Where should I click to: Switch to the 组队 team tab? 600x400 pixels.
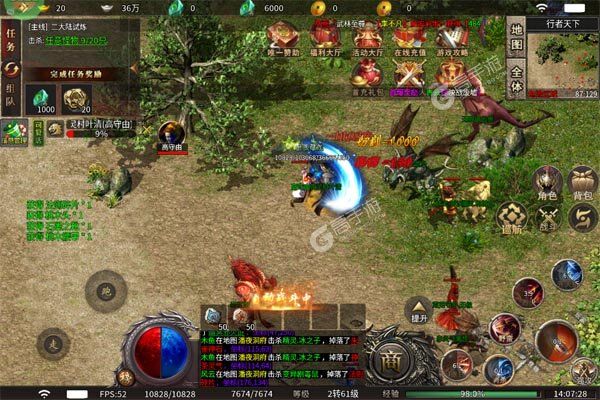pos(12,98)
